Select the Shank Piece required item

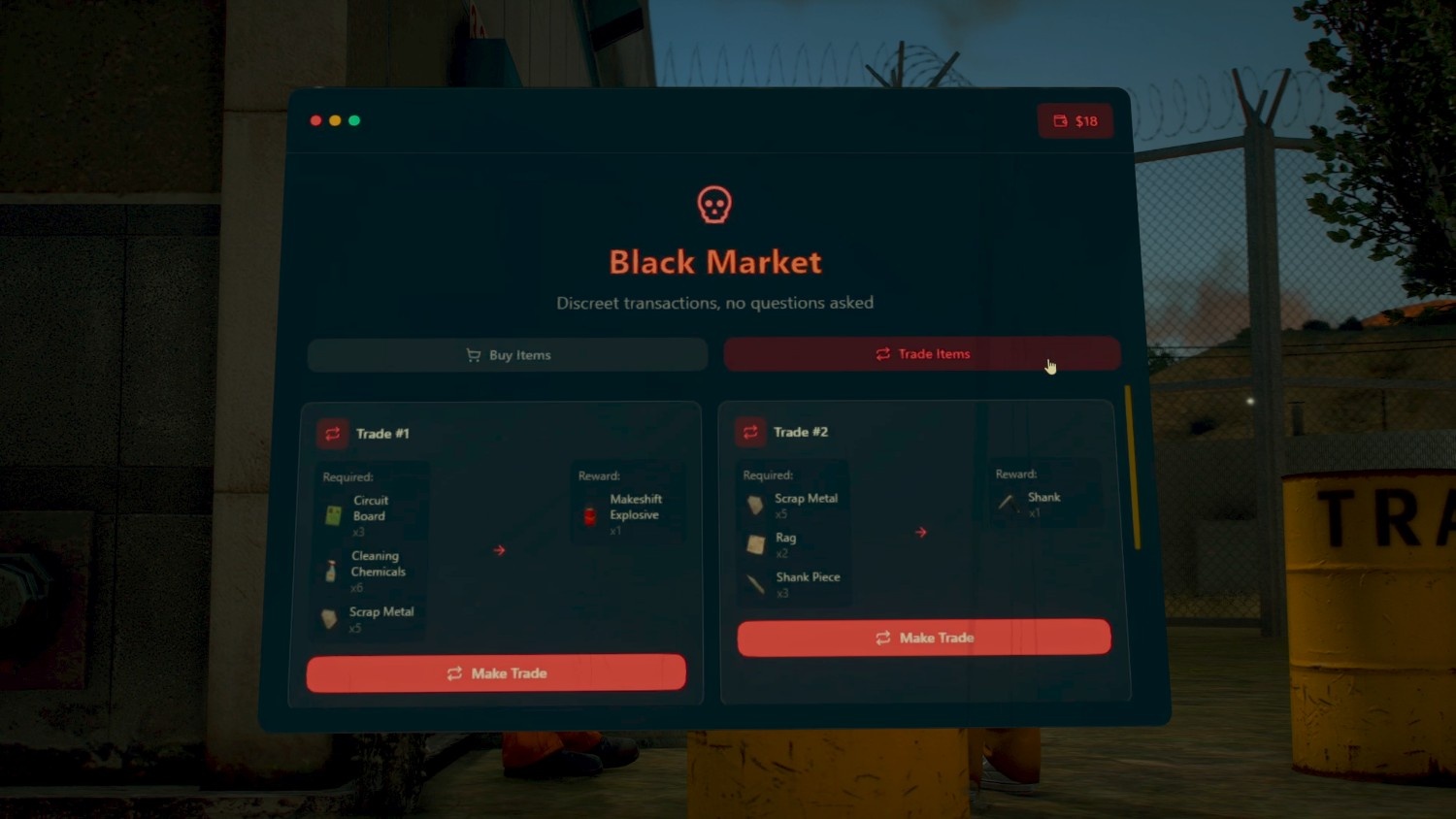[794, 583]
